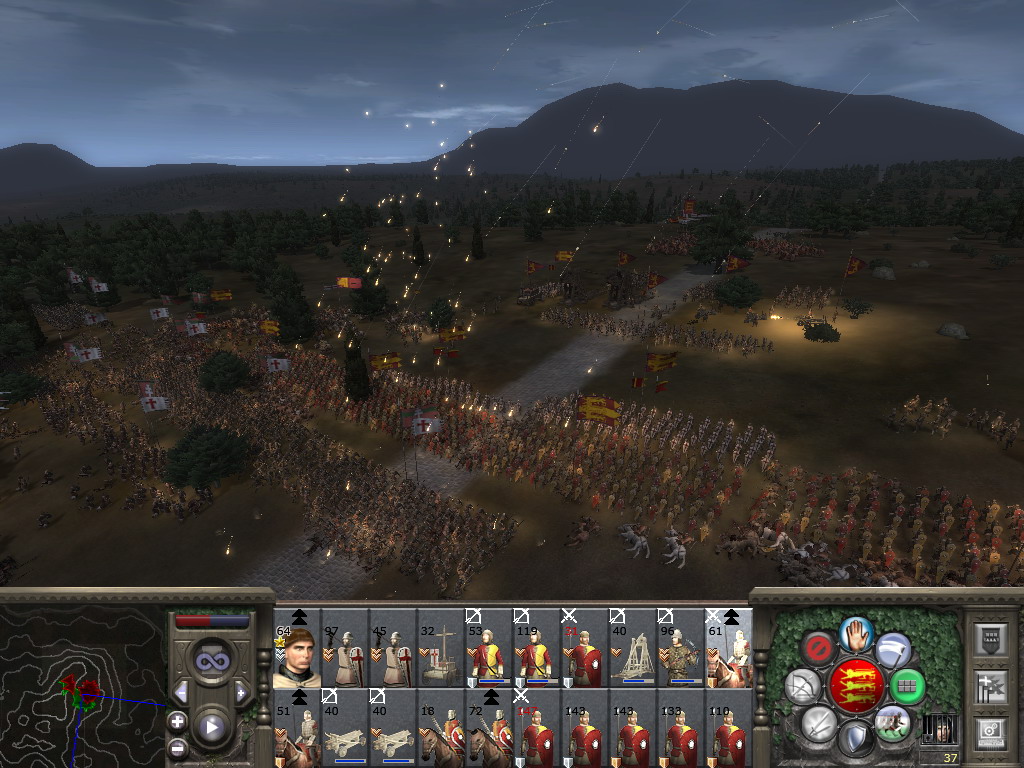The height and width of the screenshot is (768, 1024).
Task: Zoom out the minimap with minus button
Action: pos(178,747)
